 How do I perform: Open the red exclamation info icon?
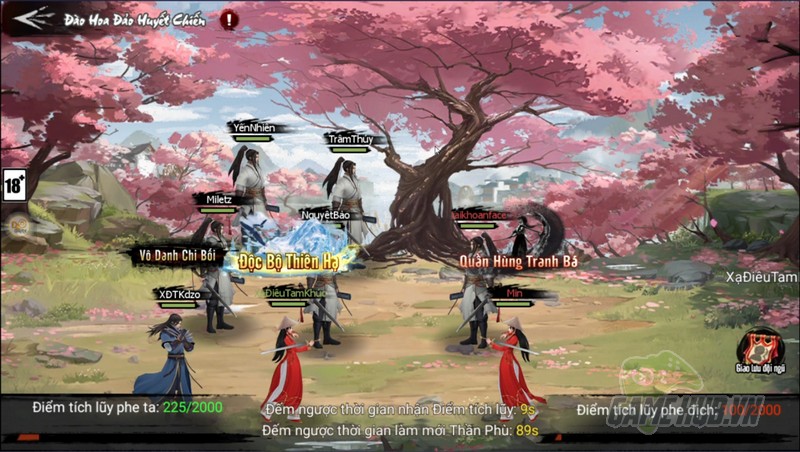click(x=229, y=19)
